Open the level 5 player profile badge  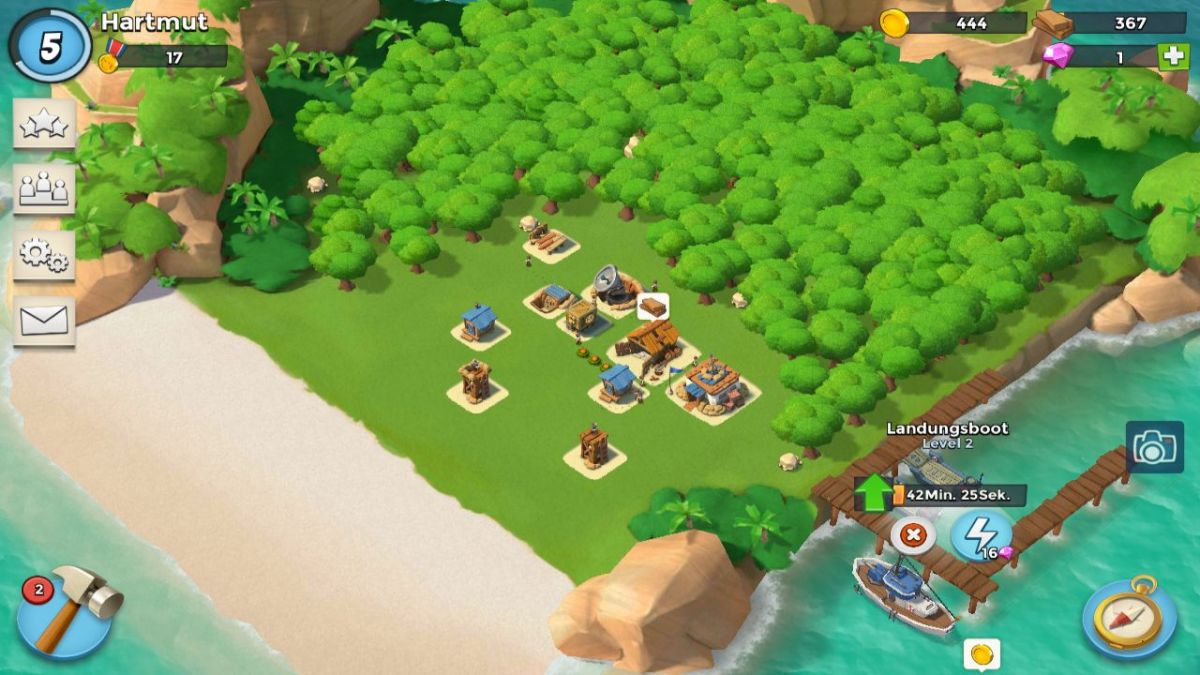[49, 46]
